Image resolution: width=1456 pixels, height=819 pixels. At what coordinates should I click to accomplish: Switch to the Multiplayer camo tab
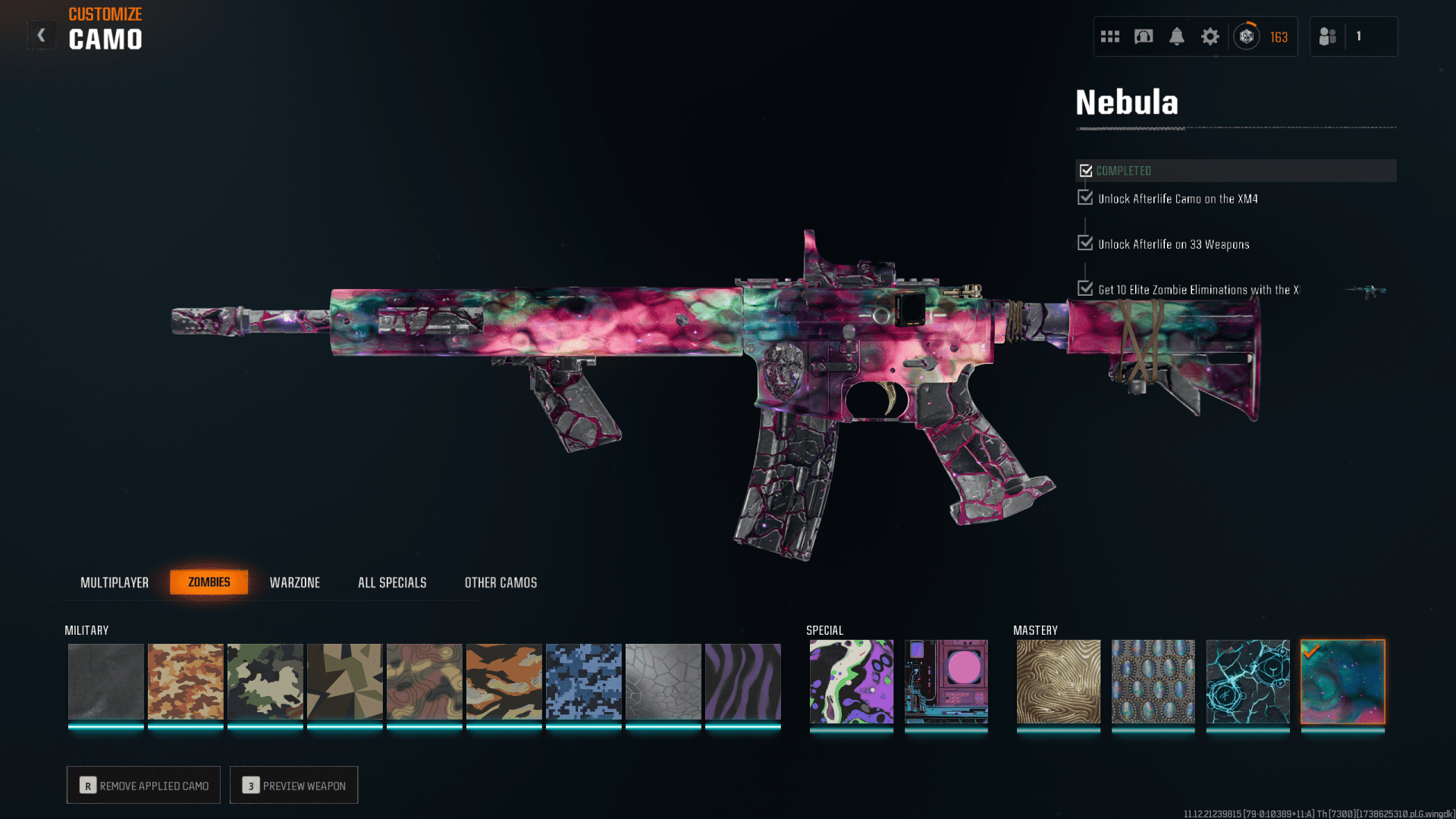tap(115, 582)
